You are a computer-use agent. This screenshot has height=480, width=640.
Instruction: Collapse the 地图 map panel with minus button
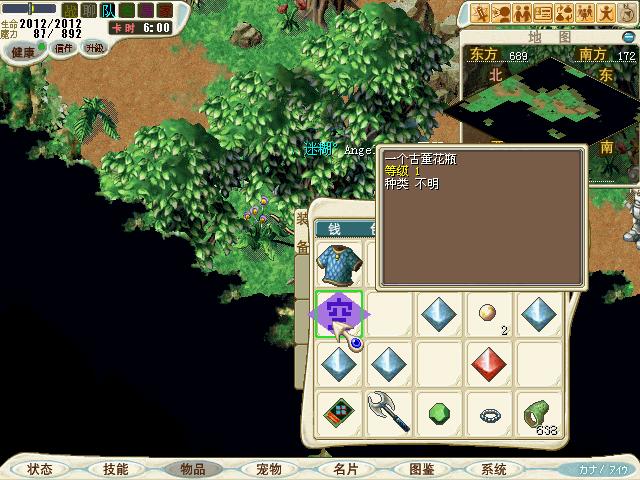coord(630,37)
